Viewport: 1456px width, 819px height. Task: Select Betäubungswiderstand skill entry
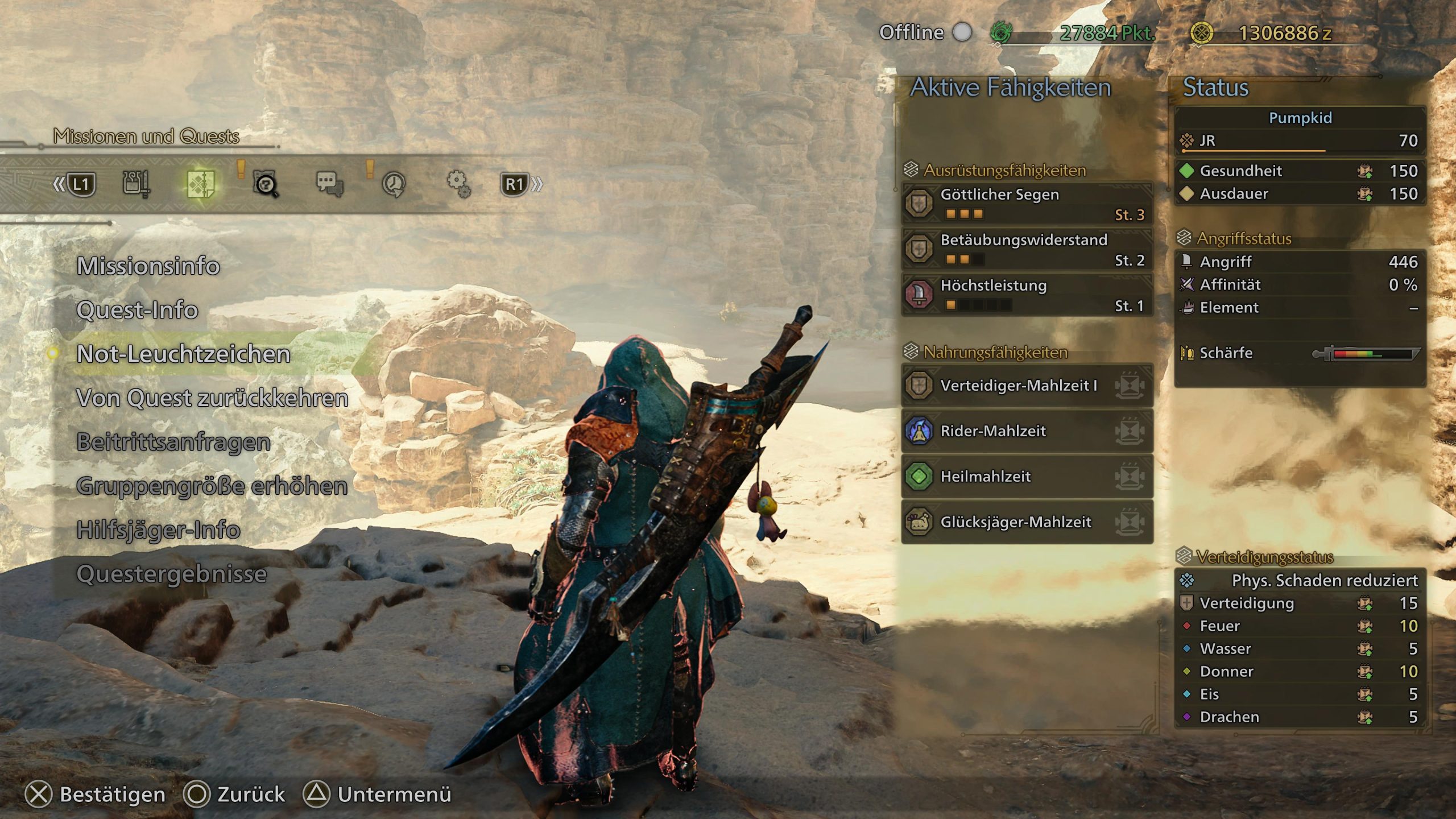[1027, 249]
